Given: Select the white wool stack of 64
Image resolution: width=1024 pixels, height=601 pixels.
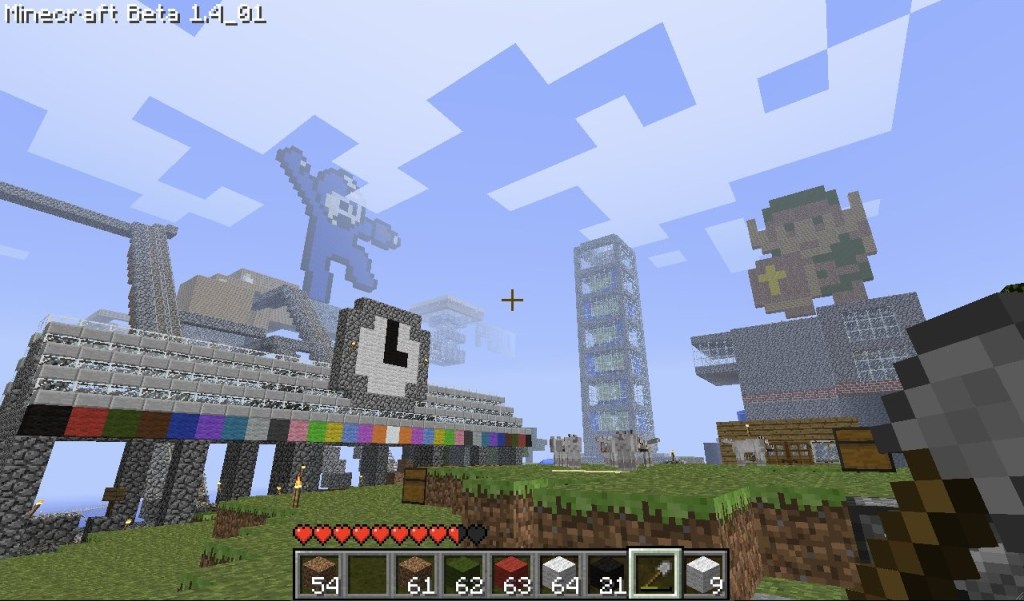Looking at the screenshot, I should (x=558, y=573).
